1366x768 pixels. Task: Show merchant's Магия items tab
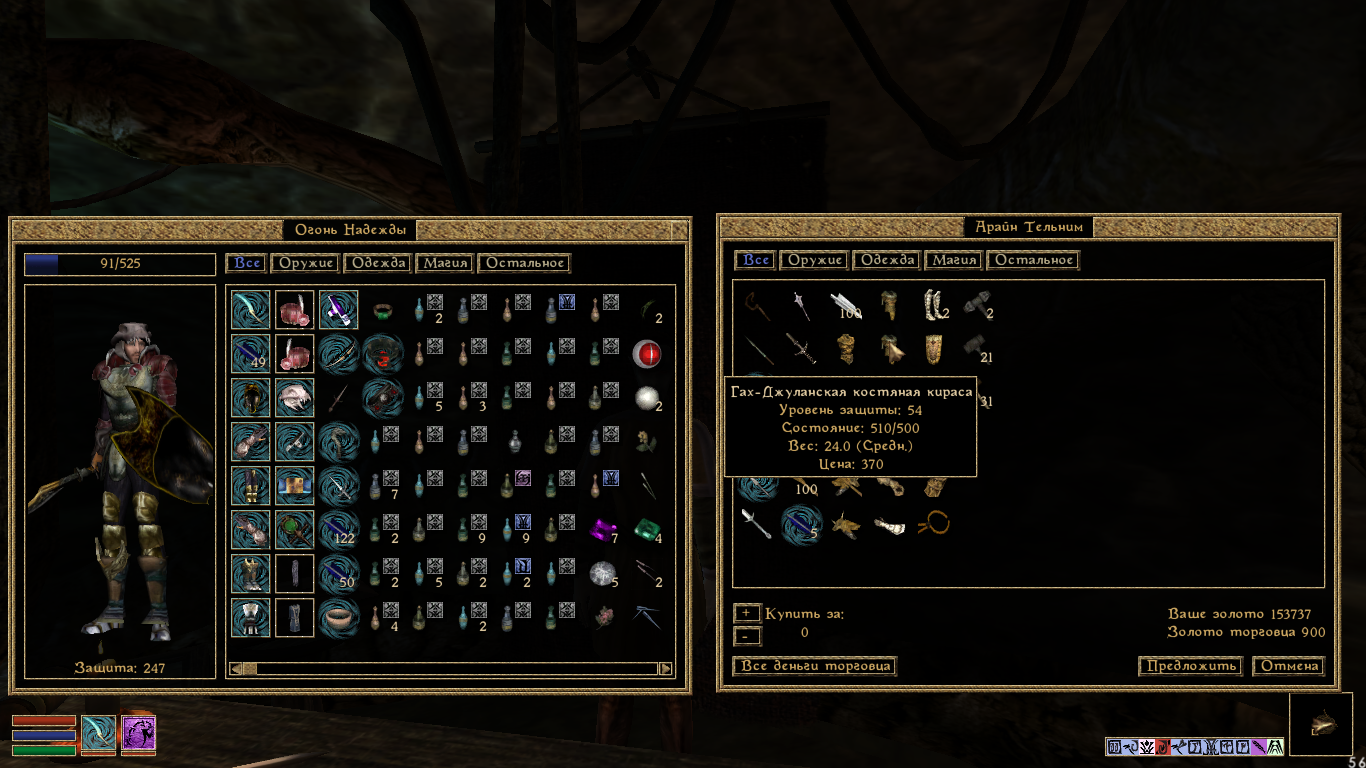coord(953,260)
